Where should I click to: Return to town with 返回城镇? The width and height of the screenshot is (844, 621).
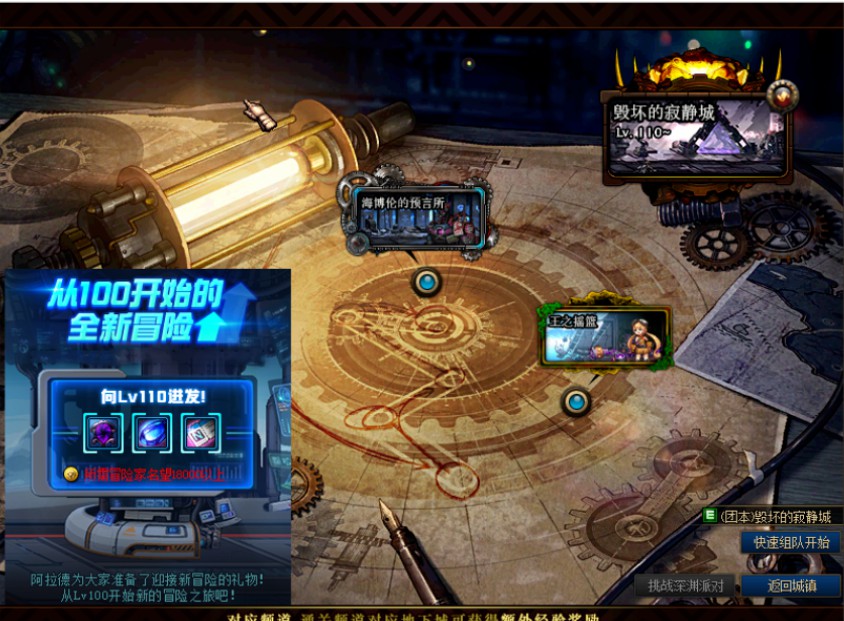point(791,585)
